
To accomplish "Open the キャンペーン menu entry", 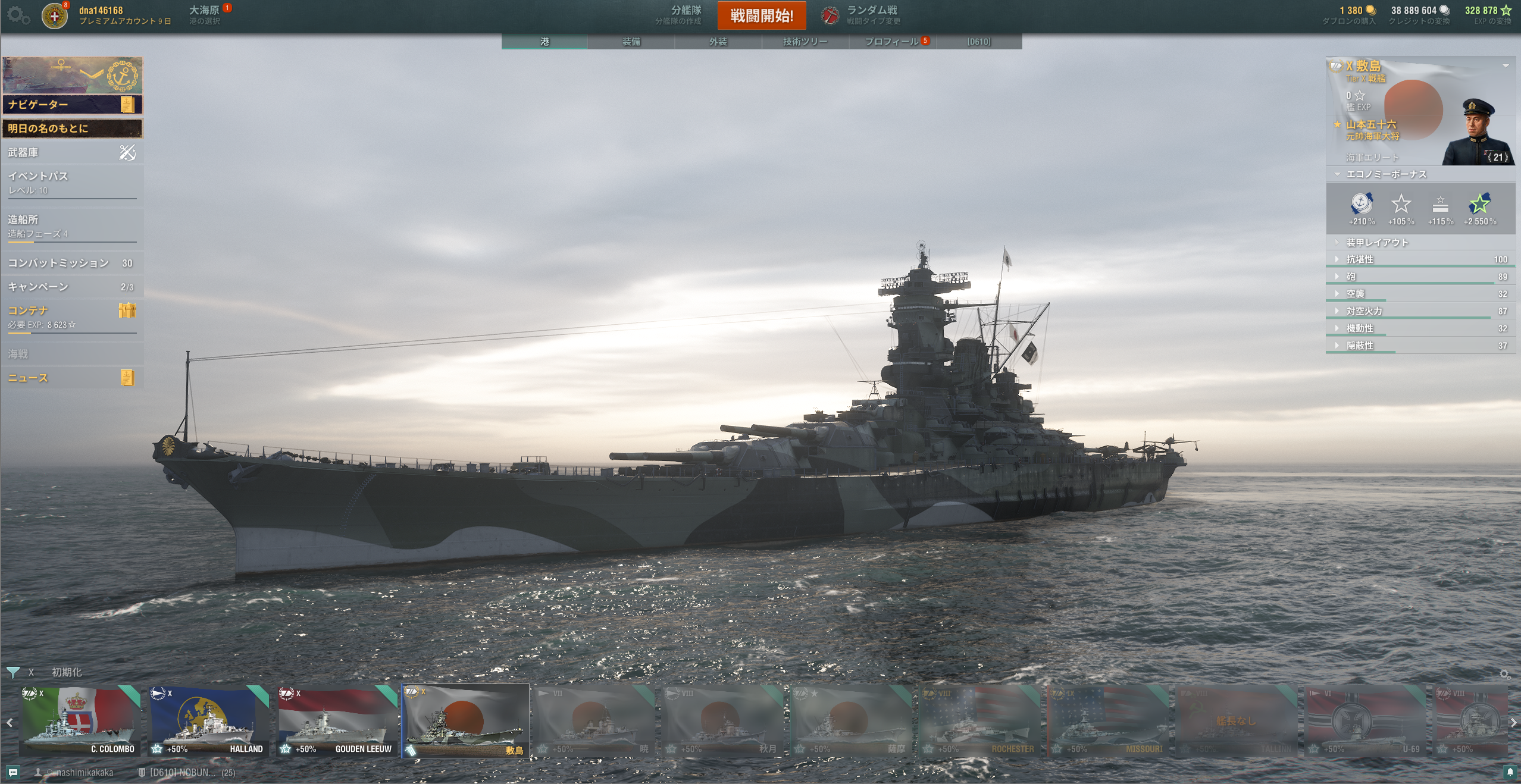I will [x=71, y=287].
